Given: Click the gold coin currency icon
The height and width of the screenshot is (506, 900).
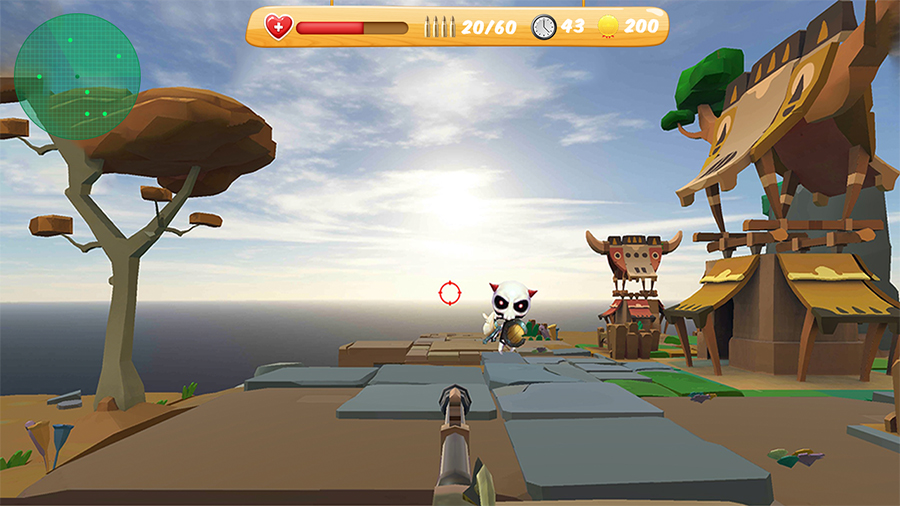Looking at the screenshot, I should pyautogui.click(x=607, y=27).
